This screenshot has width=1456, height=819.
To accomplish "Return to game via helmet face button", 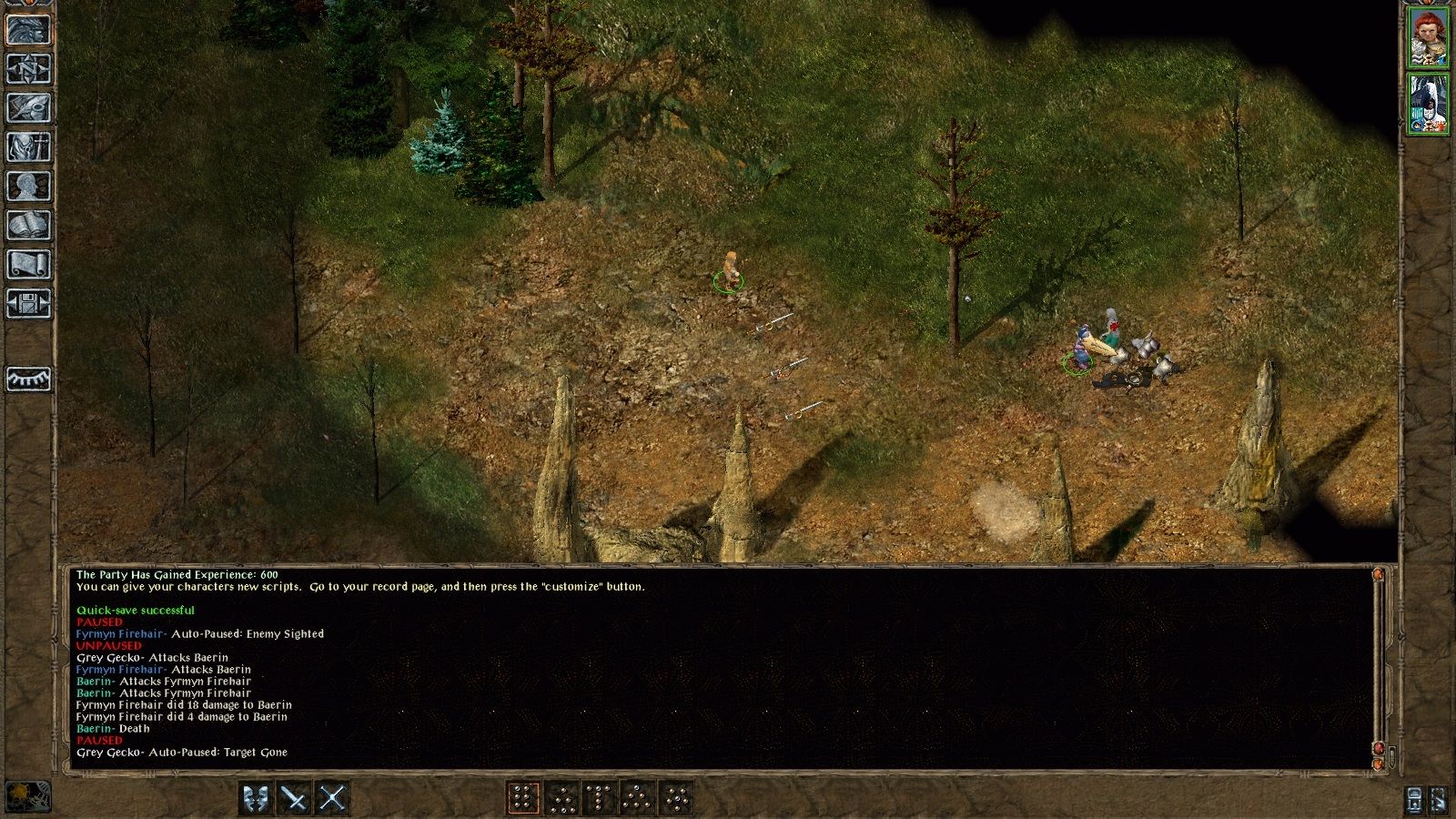I will tap(28, 29).
